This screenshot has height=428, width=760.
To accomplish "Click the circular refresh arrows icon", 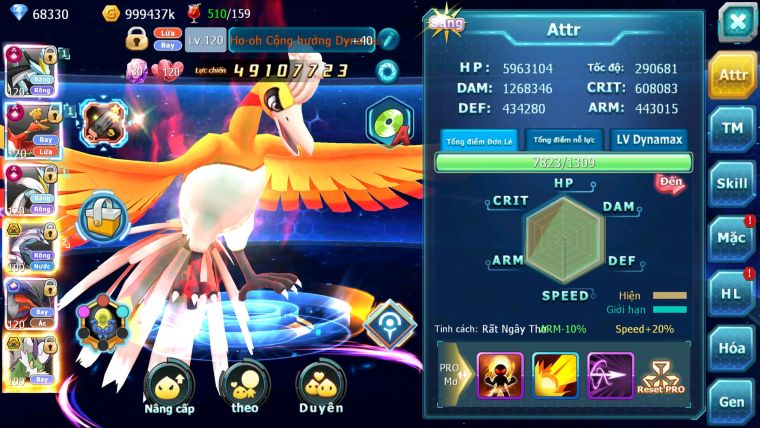I will tap(387, 70).
